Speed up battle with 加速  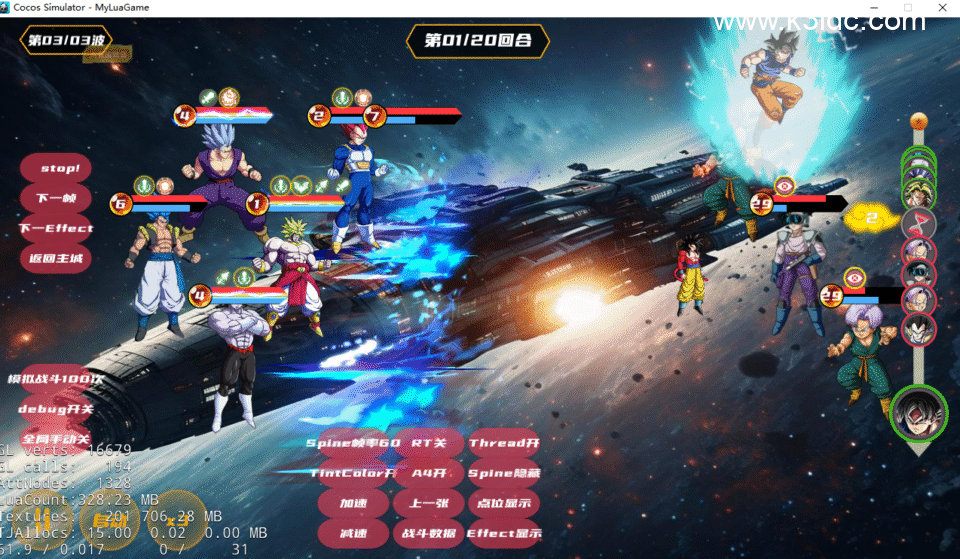point(353,503)
